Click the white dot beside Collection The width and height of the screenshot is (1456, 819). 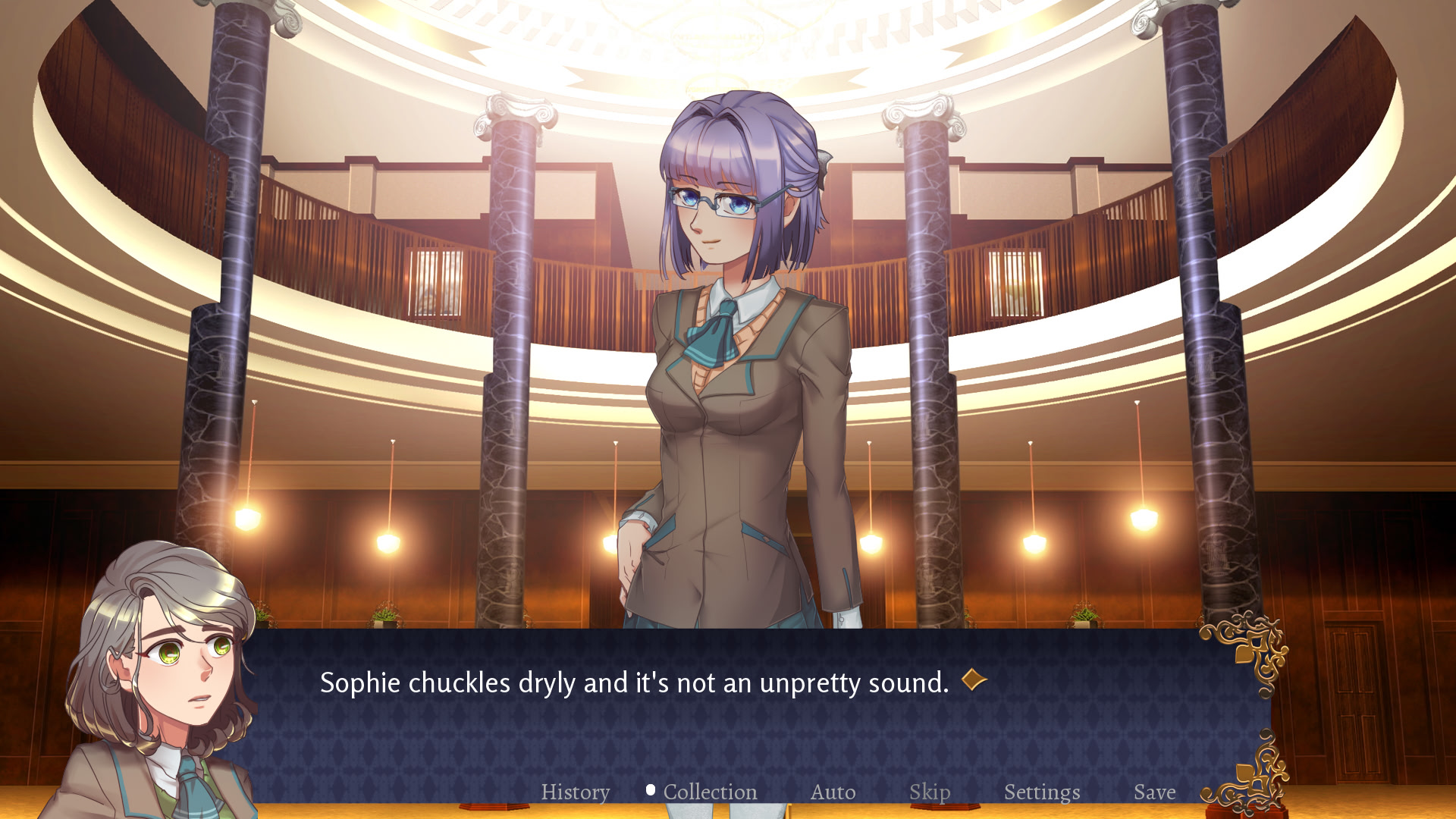tap(649, 789)
